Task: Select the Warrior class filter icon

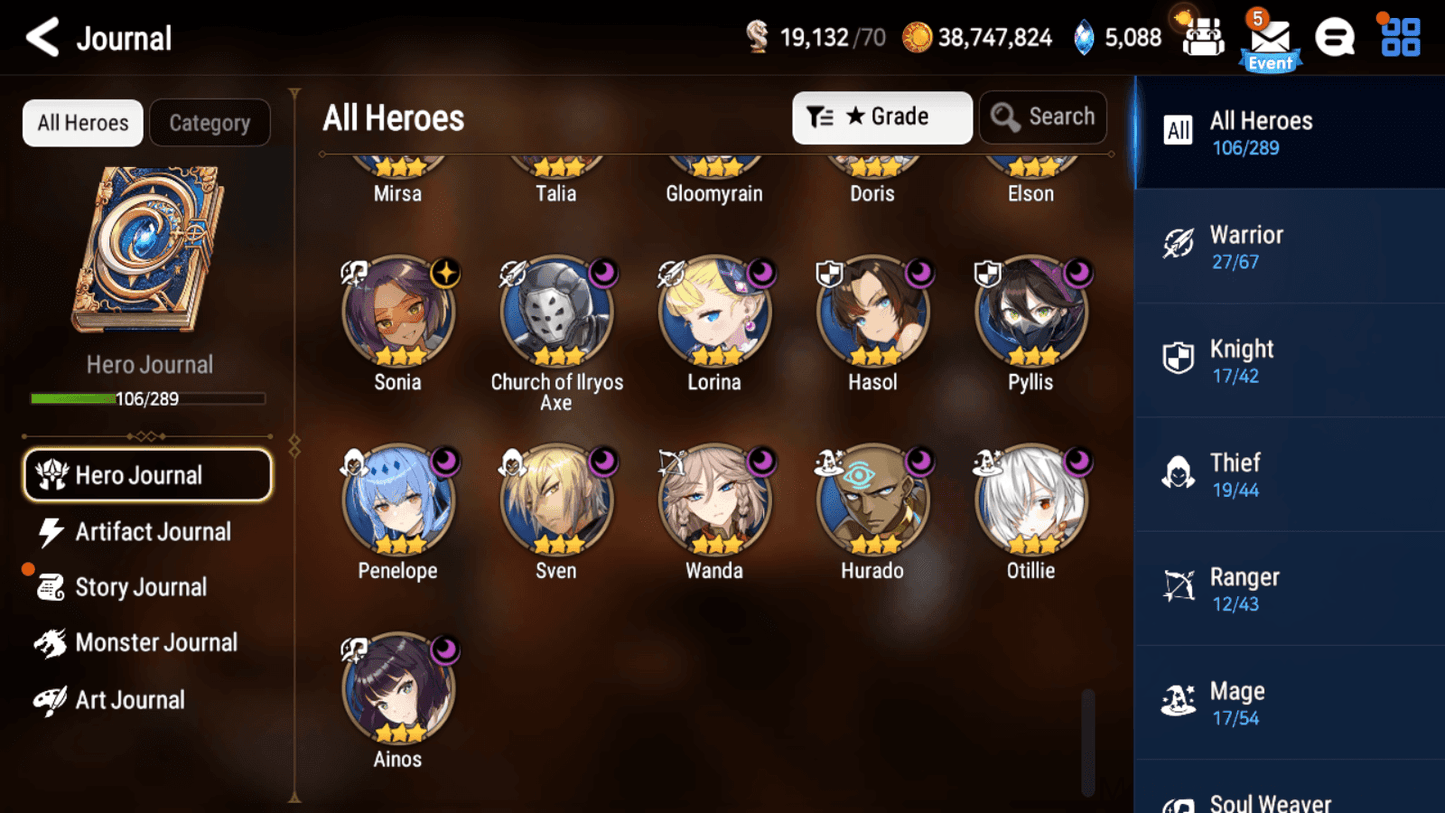Action: pyautogui.click(x=1180, y=245)
